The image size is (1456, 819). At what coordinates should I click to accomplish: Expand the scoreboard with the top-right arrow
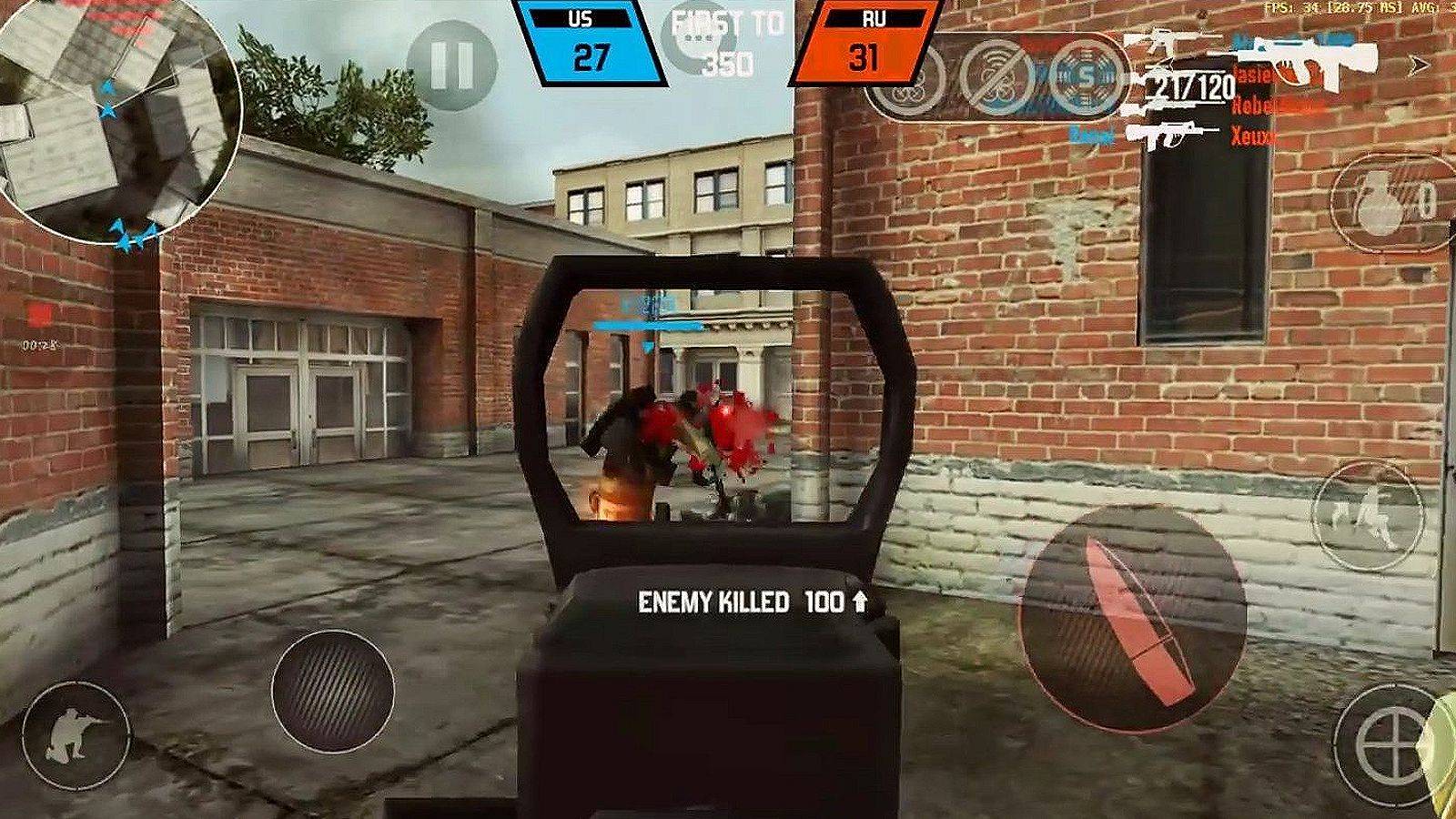click(1418, 66)
